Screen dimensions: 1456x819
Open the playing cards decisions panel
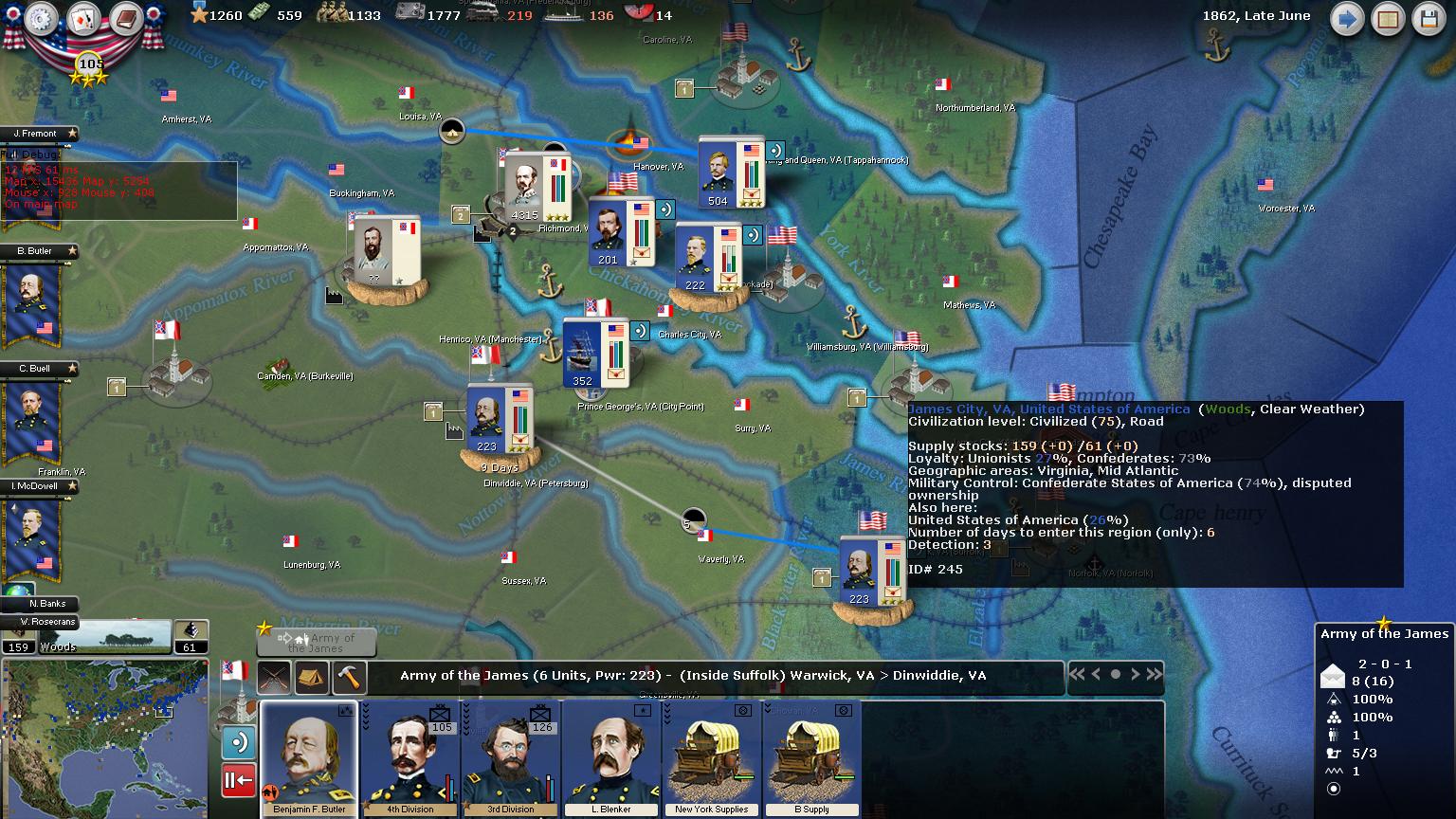(83, 18)
